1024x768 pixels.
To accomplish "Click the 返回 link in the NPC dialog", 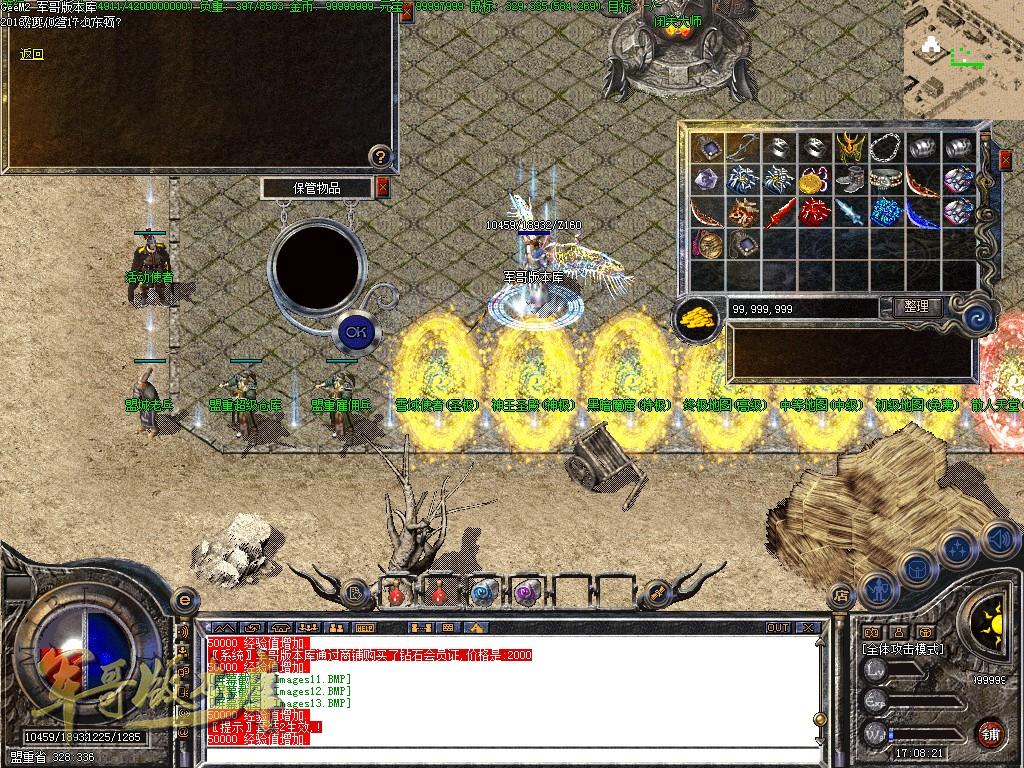I will (32, 55).
